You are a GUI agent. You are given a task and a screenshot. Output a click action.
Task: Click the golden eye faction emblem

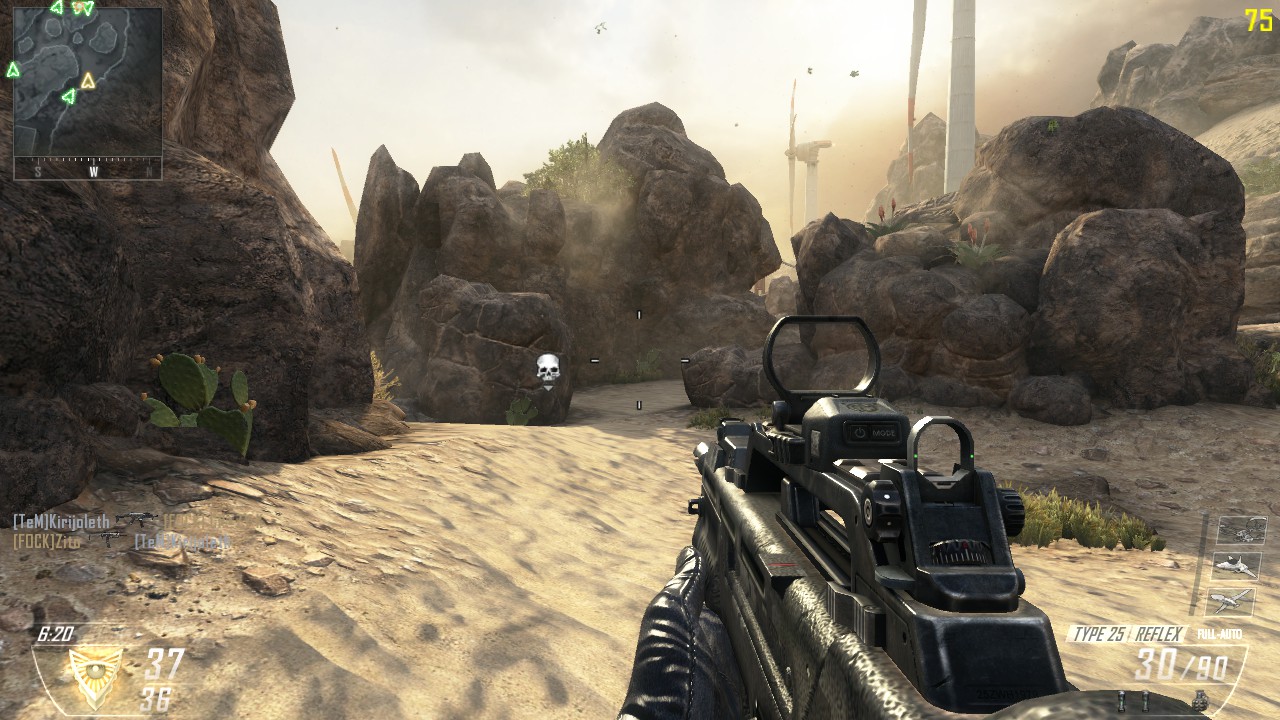(x=94, y=666)
